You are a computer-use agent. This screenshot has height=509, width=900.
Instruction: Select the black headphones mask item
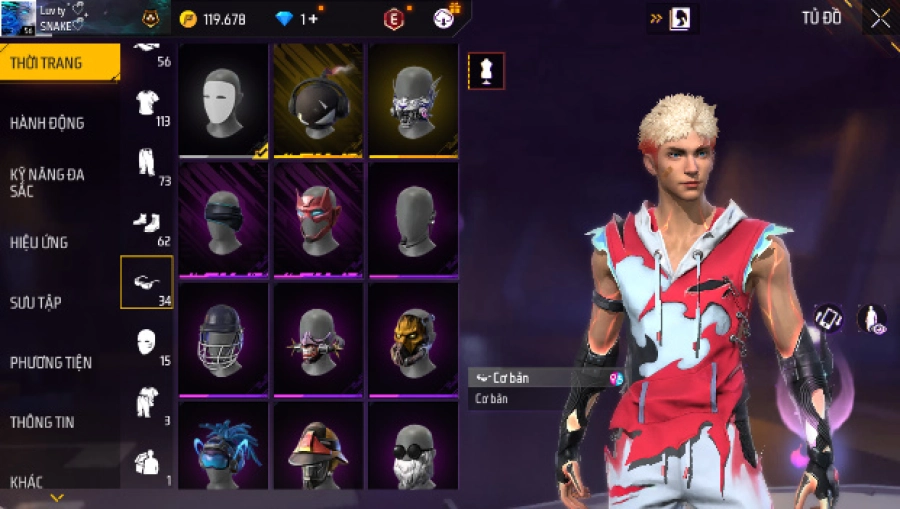click(318, 100)
